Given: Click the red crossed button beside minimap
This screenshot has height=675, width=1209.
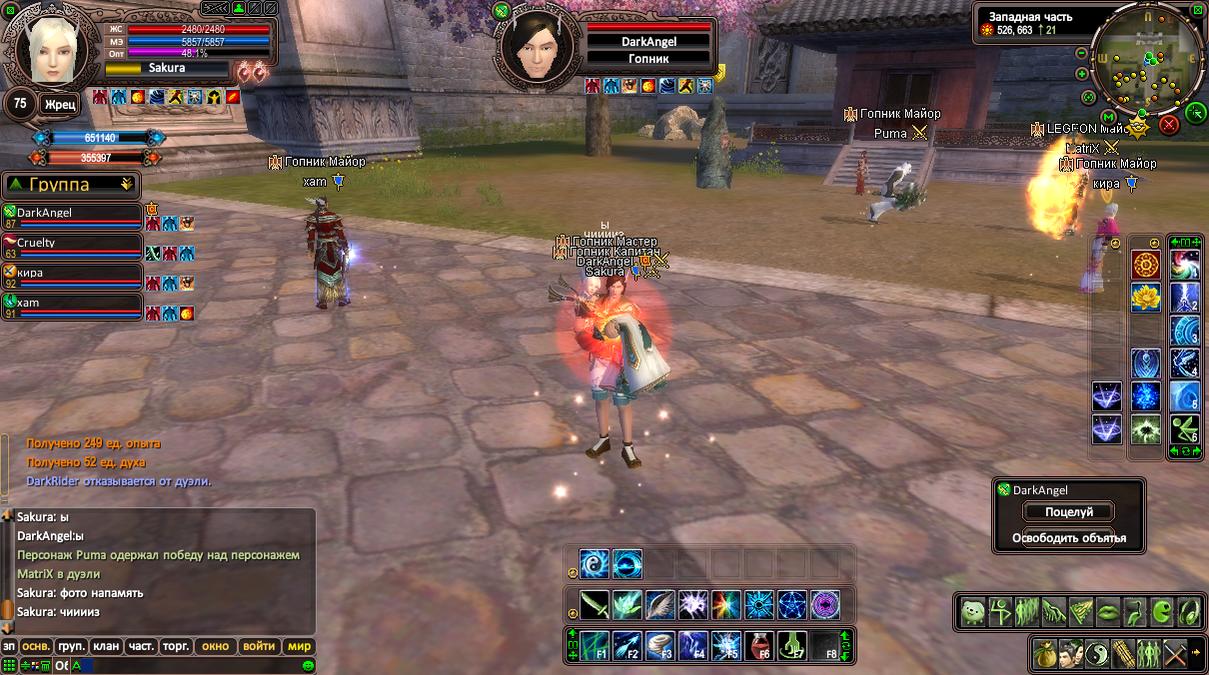Looking at the screenshot, I should (1168, 124).
